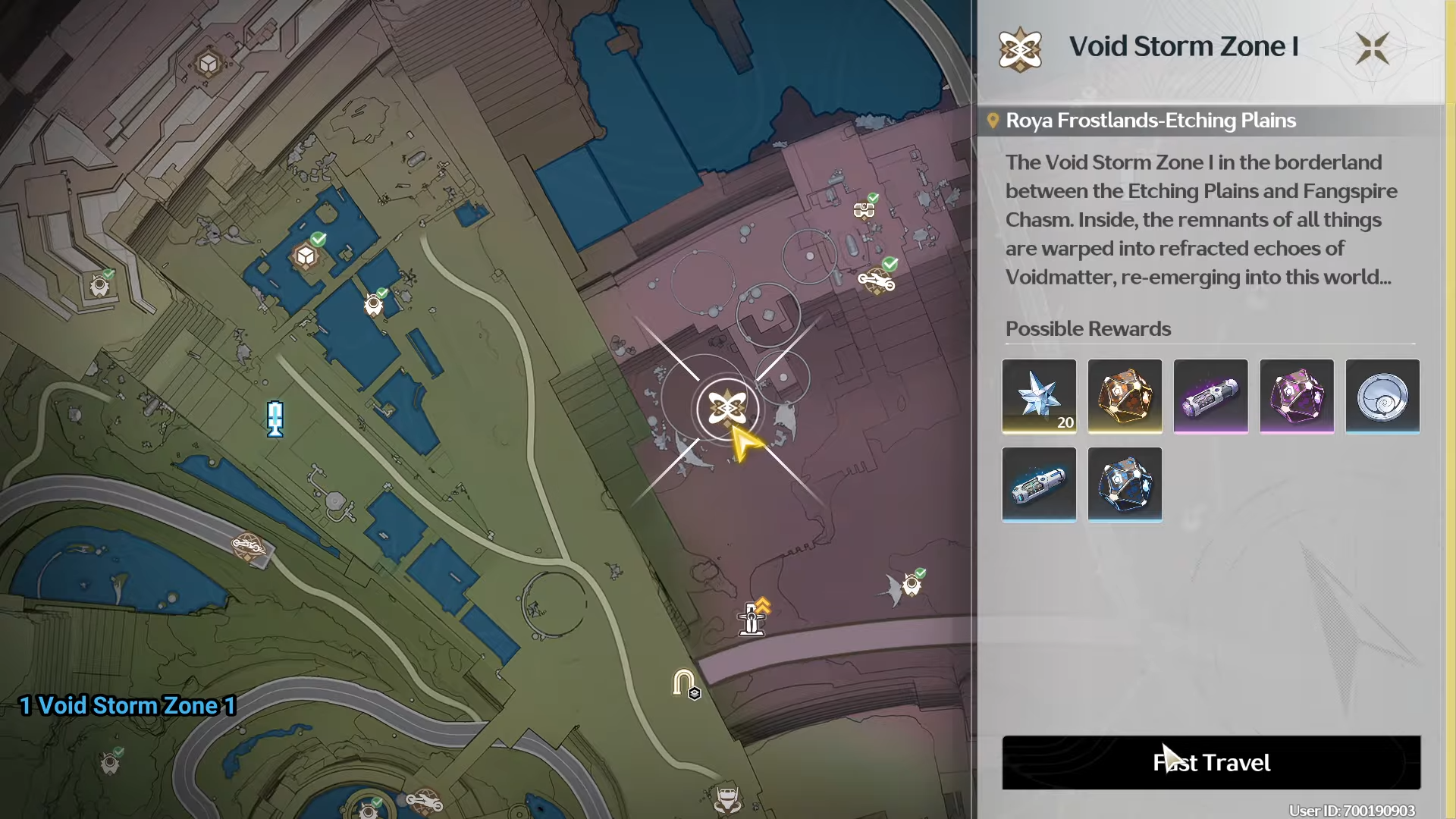Select the silver star reward with 20
Screen dimensions: 1456x819
point(1039,396)
